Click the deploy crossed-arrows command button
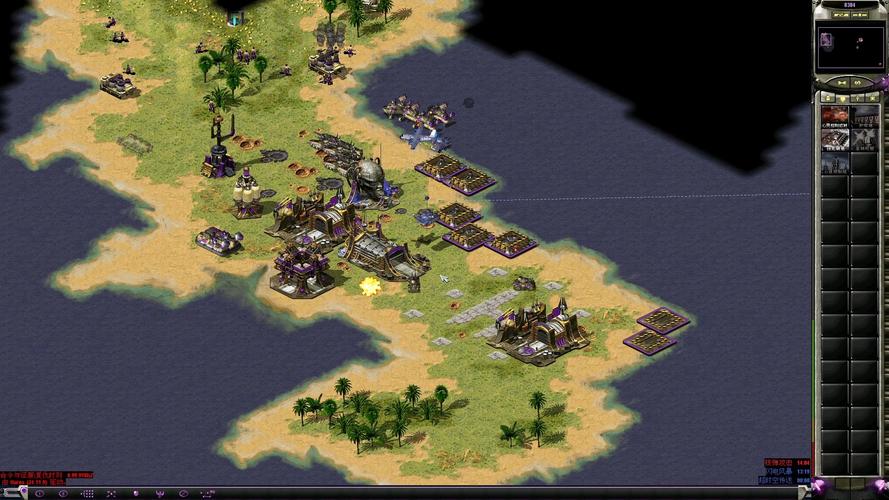The width and height of the screenshot is (889, 500). pyautogui.click(x=109, y=492)
